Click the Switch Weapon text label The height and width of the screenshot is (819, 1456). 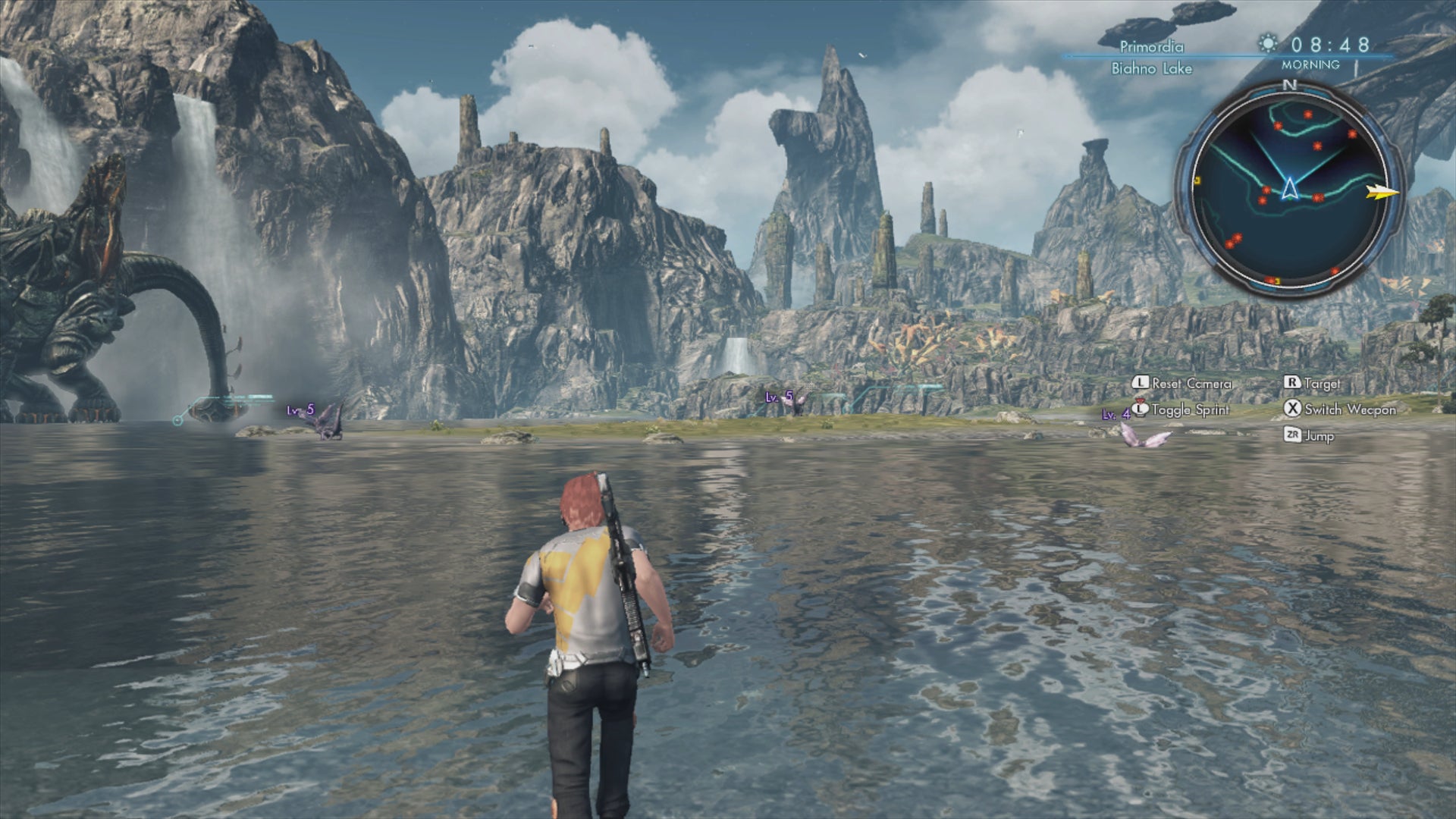[1350, 409]
